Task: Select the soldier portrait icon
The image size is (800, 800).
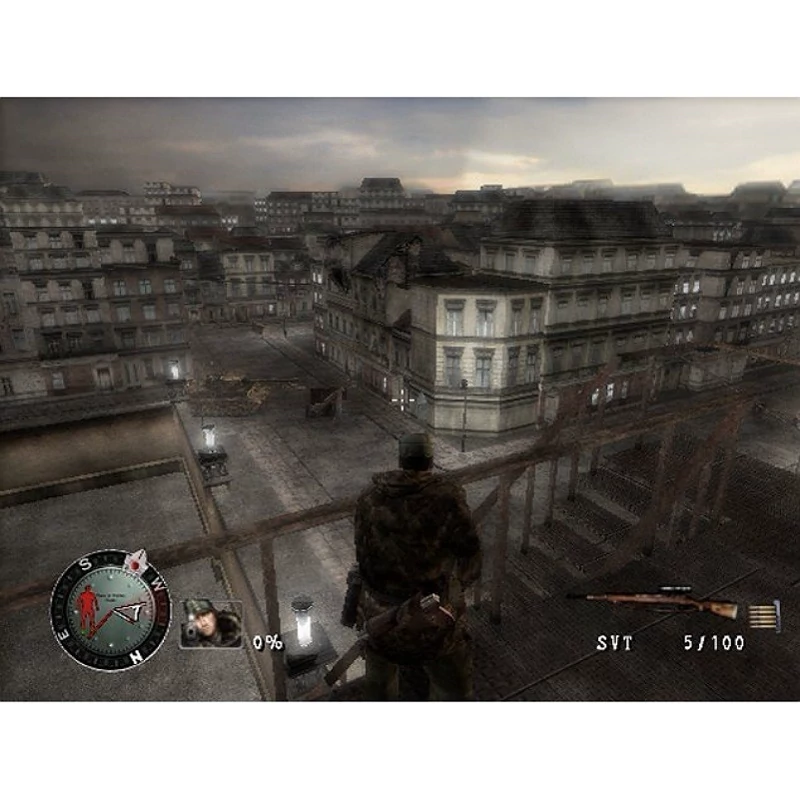Action: pyautogui.click(x=210, y=624)
